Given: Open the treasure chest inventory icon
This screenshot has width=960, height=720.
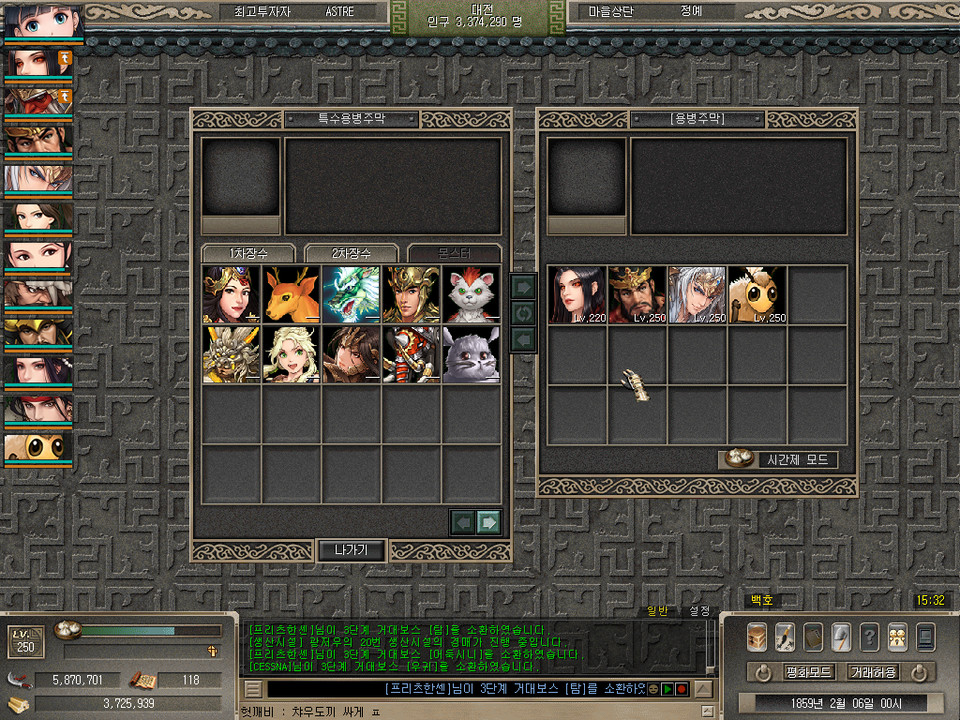Looking at the screenshot, I should click(x=758, y=636).
